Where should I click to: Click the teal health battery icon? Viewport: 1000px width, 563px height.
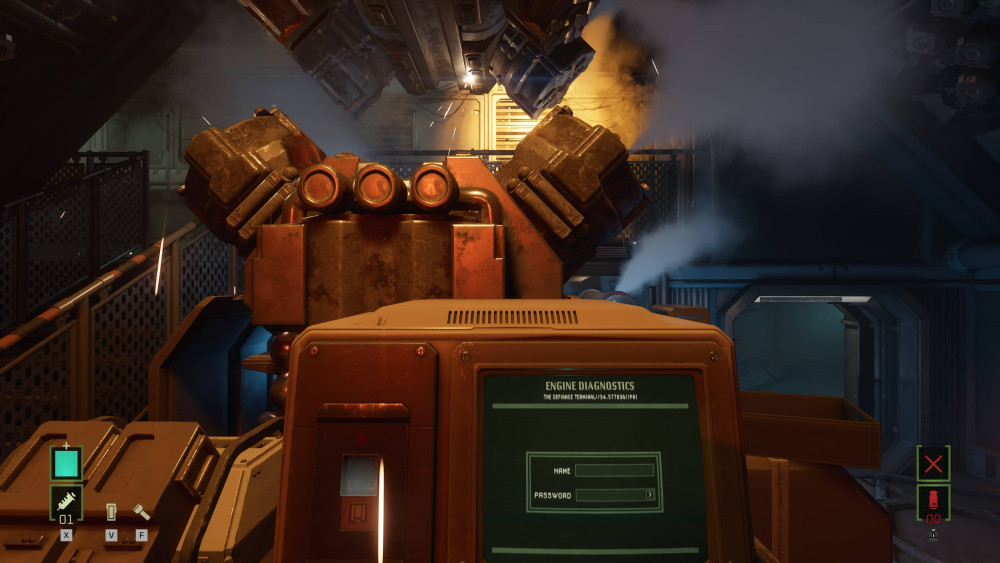pyautogui.click(x=66, y=463)
